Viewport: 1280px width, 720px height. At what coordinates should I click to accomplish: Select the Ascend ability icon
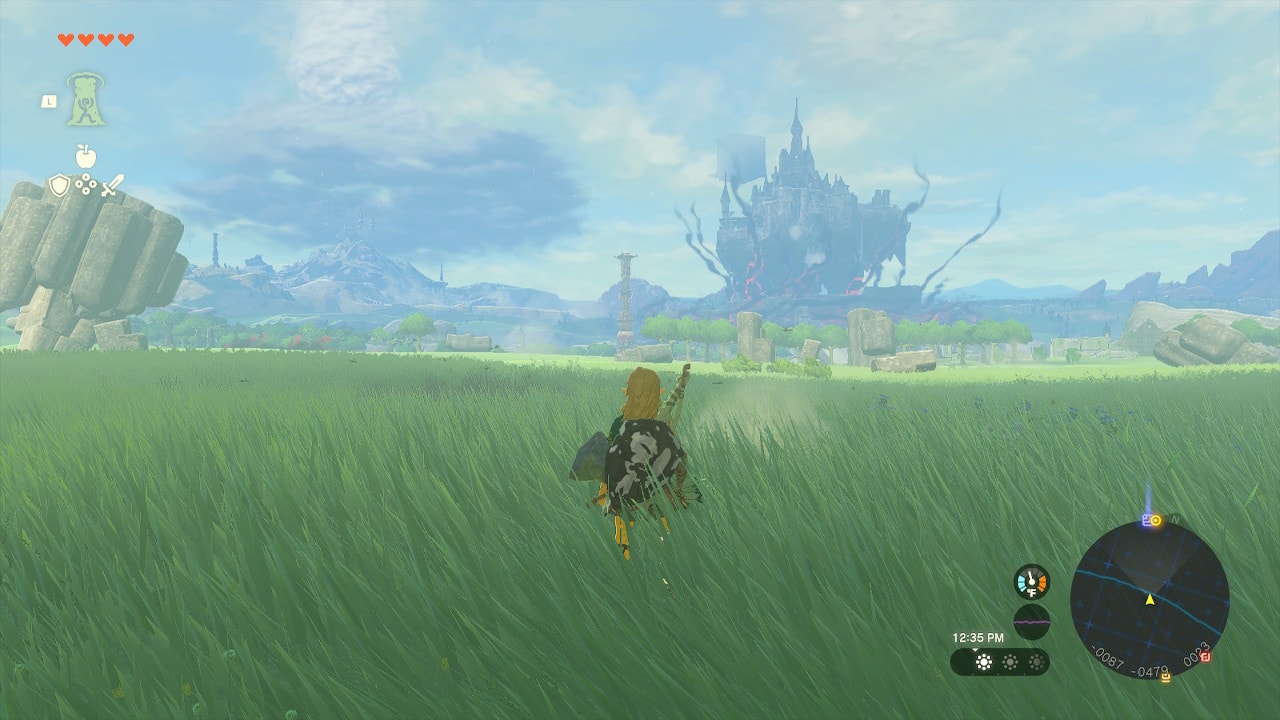tap(86, 99)
